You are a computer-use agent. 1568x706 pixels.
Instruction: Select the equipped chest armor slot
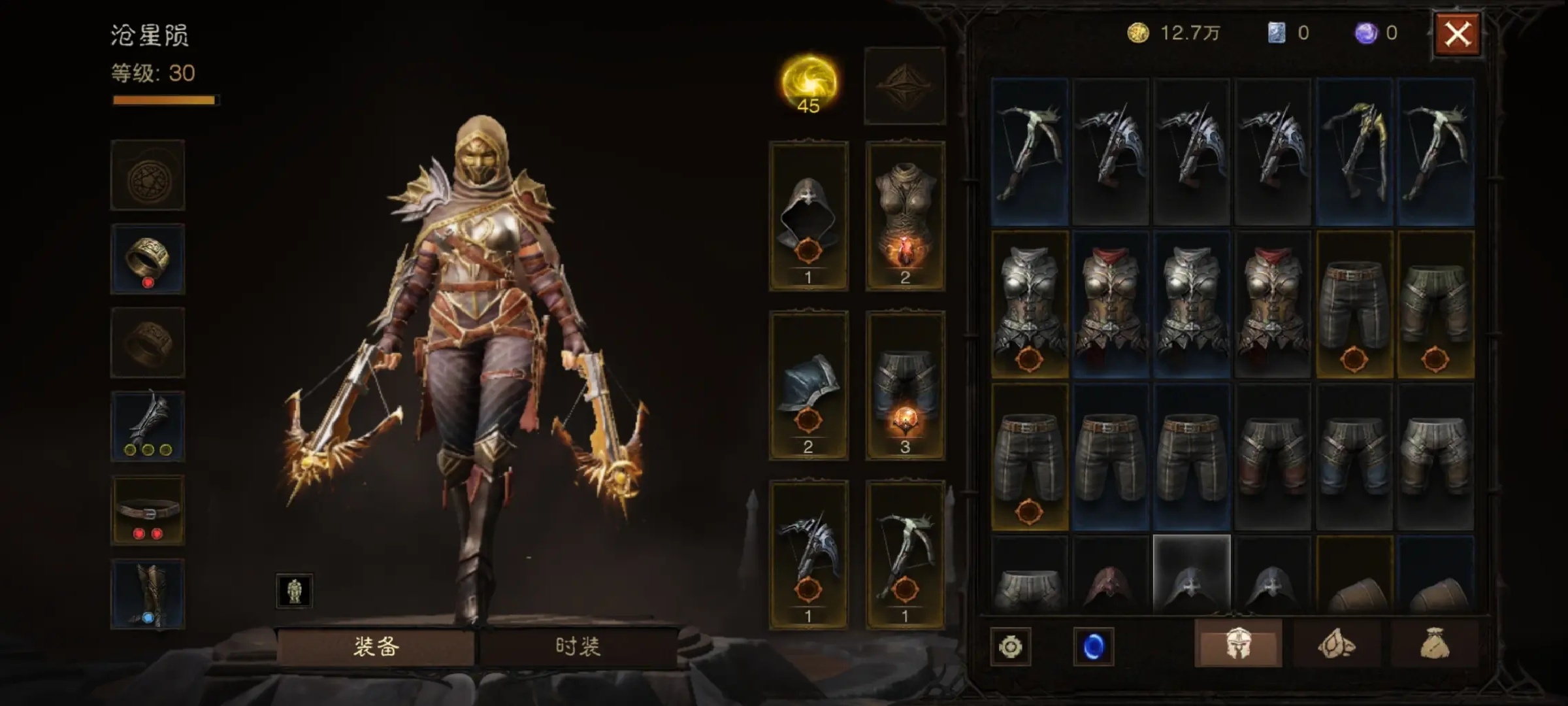[905, 216]
